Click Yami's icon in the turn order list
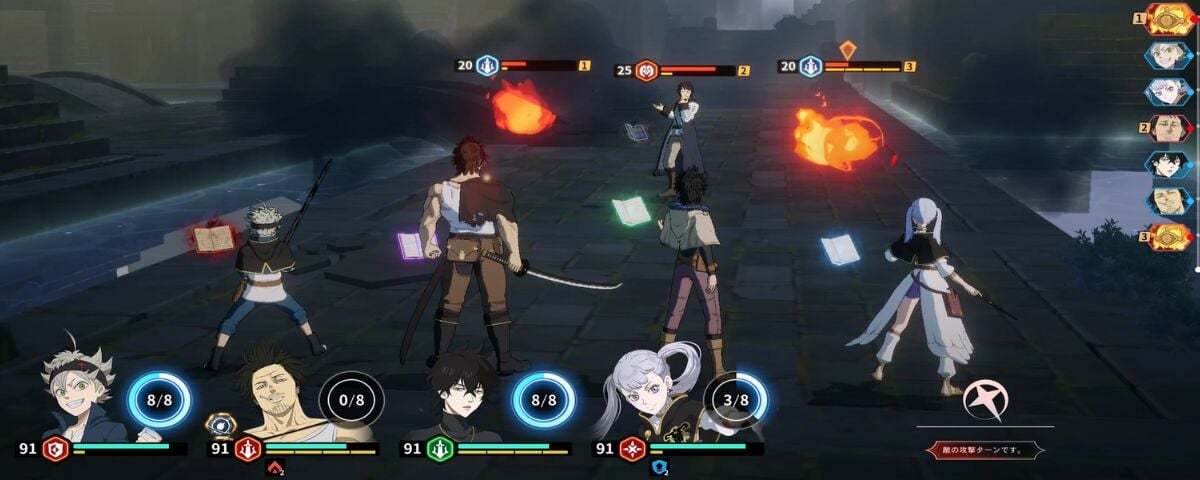The width and height of the screenshot is (1200, 480). 1168,201
